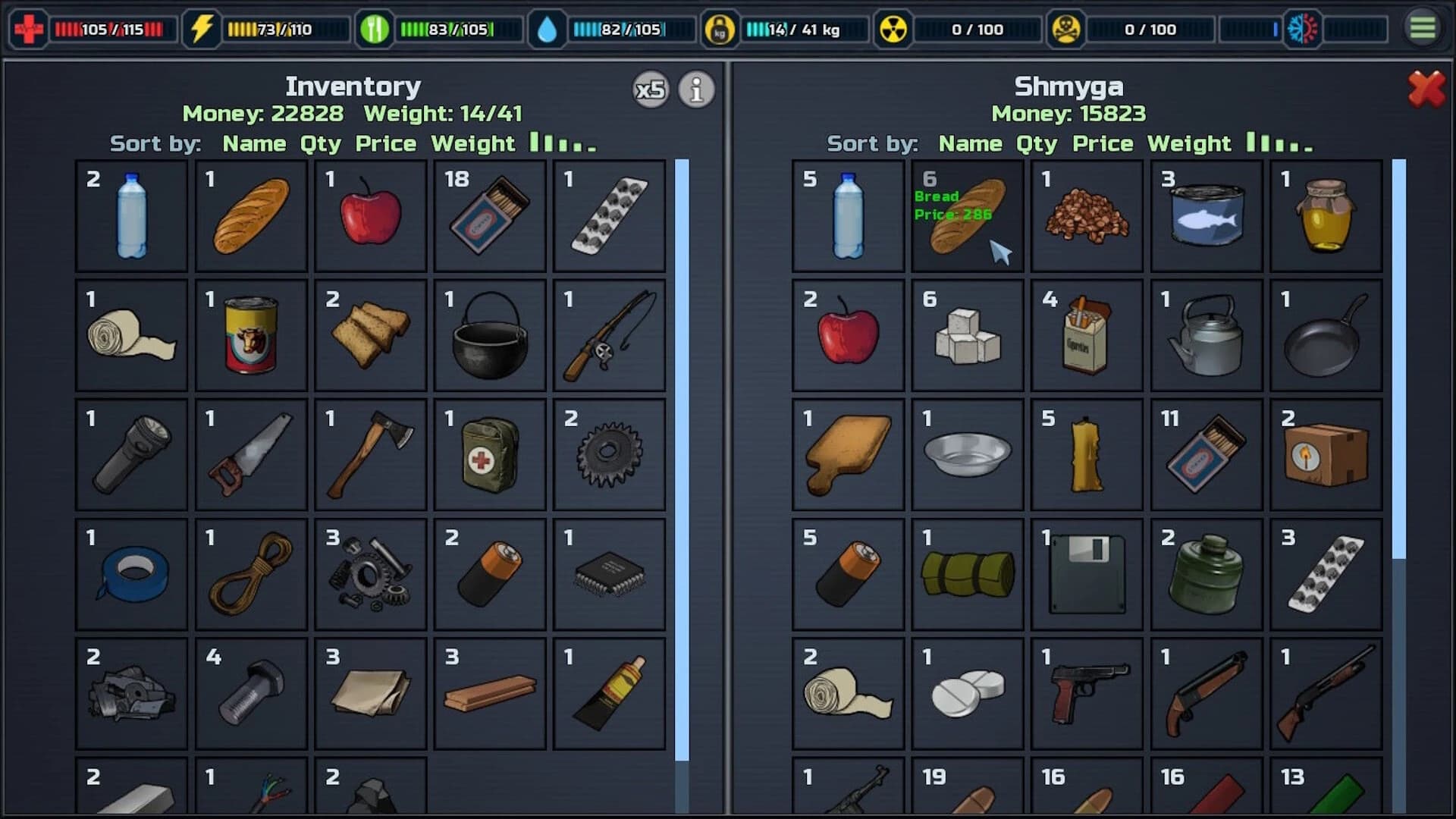Click the water drop status icon
Image resolution: width=1456 pixels, height=819 pixels.
tap(549, 29)
